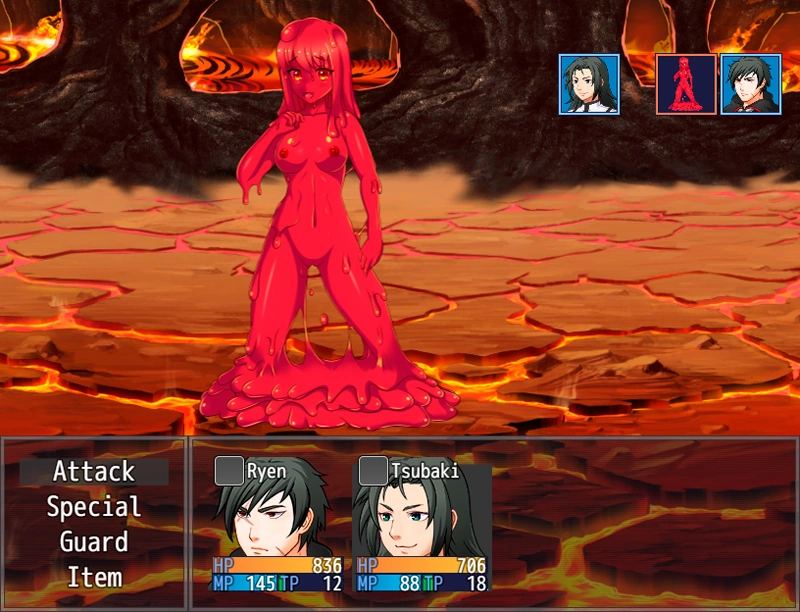Select Ryen's party status panel
The image size is (800, 612).
click(x=277, y=524)
